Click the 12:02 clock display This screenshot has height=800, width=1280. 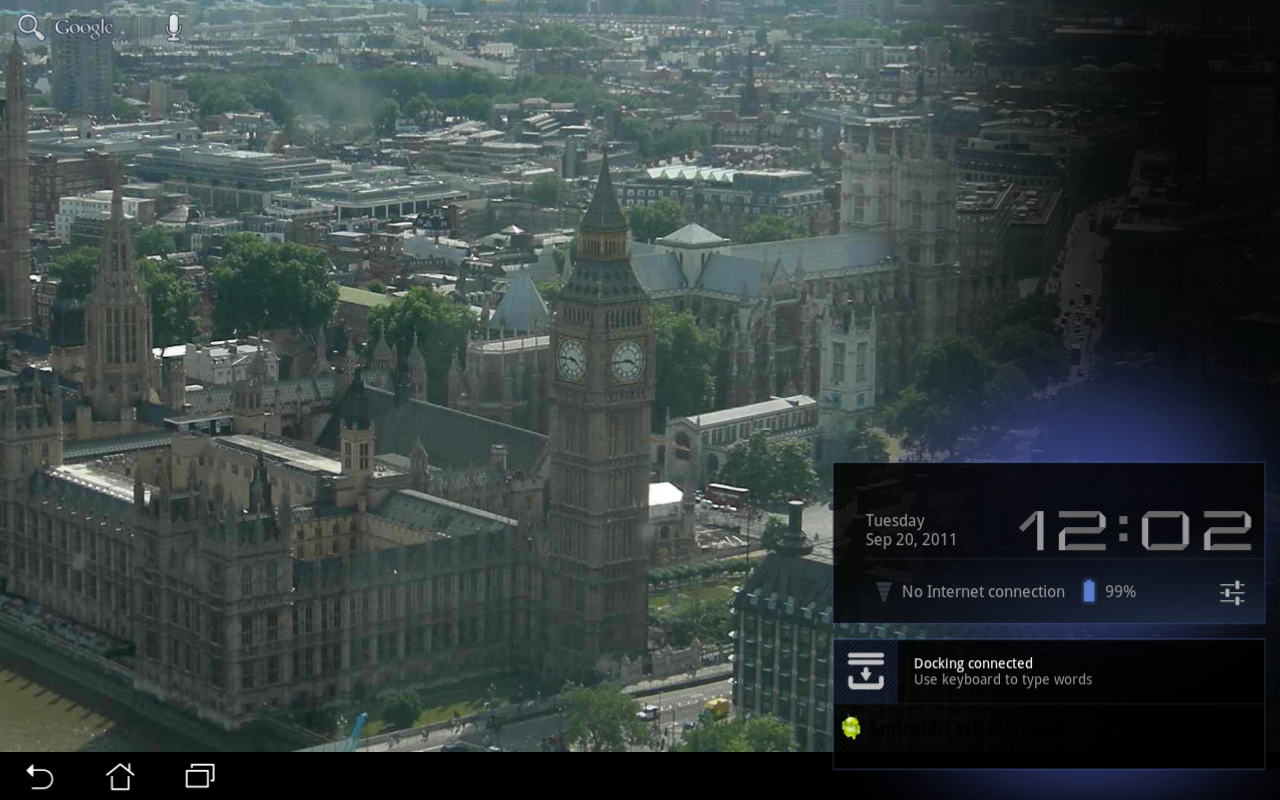pyautogui.click(x=1135, y=530)
